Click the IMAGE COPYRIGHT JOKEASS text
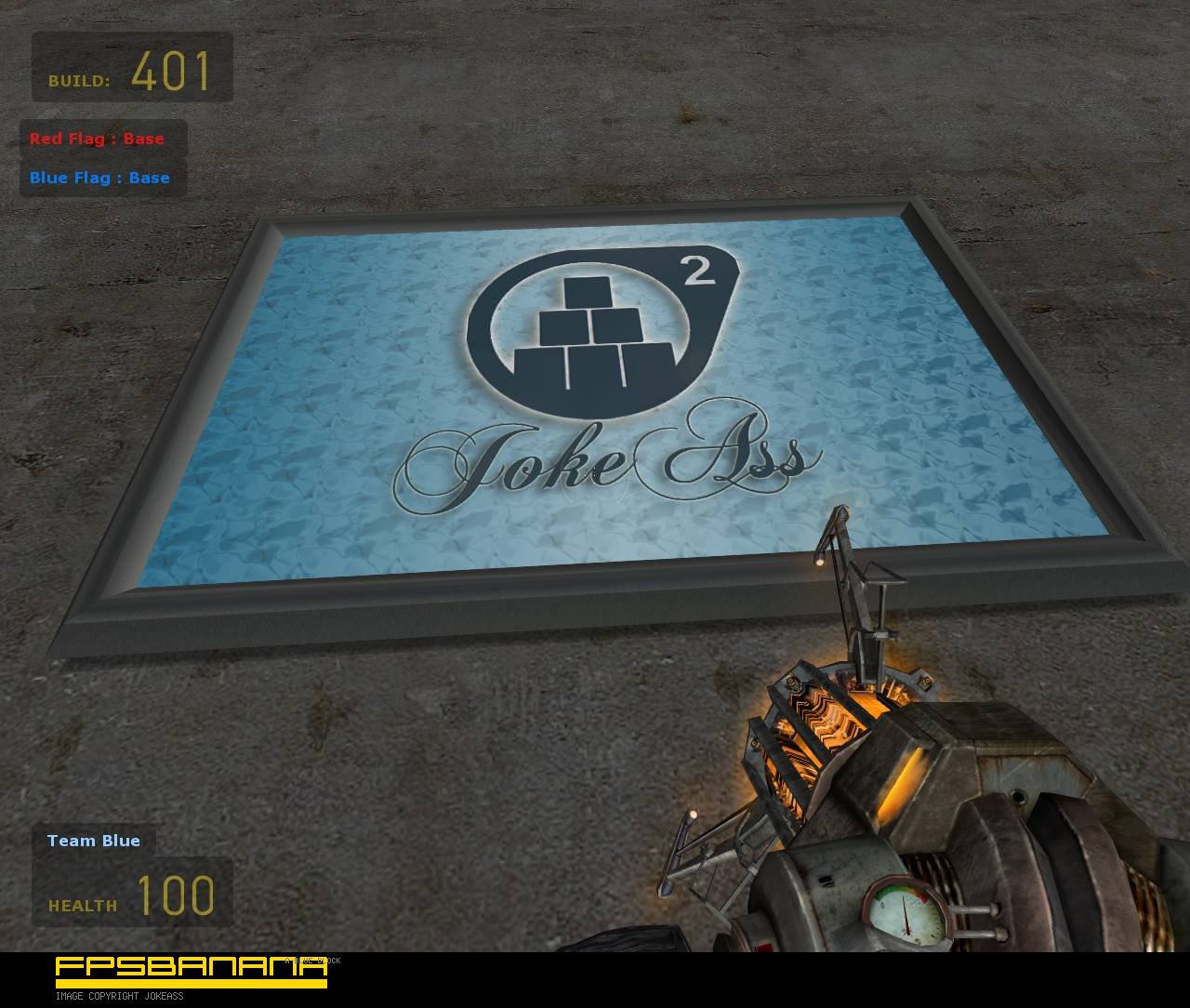 click(x=121, y=996)
